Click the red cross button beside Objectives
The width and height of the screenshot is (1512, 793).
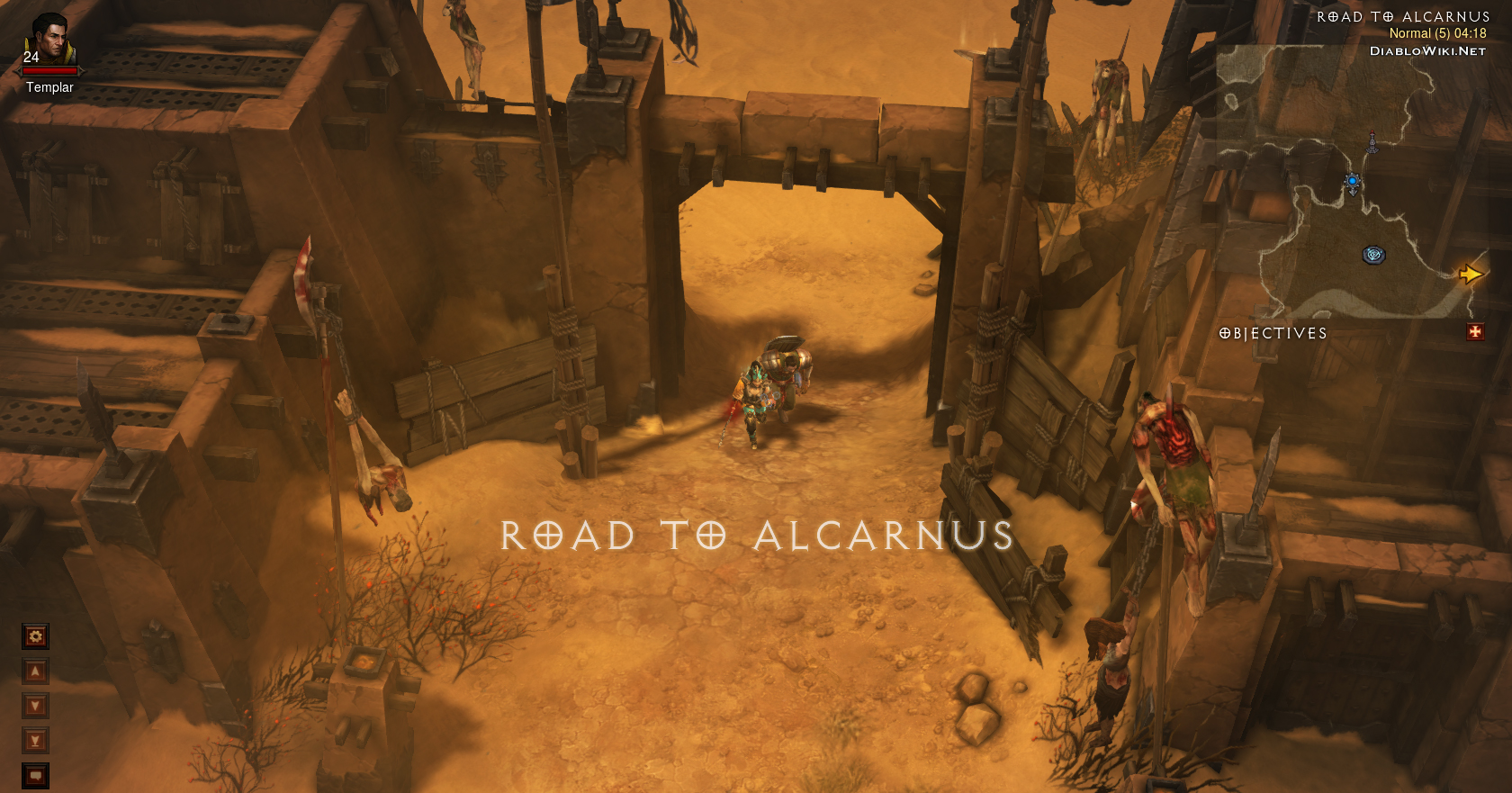coord(1475,332)
